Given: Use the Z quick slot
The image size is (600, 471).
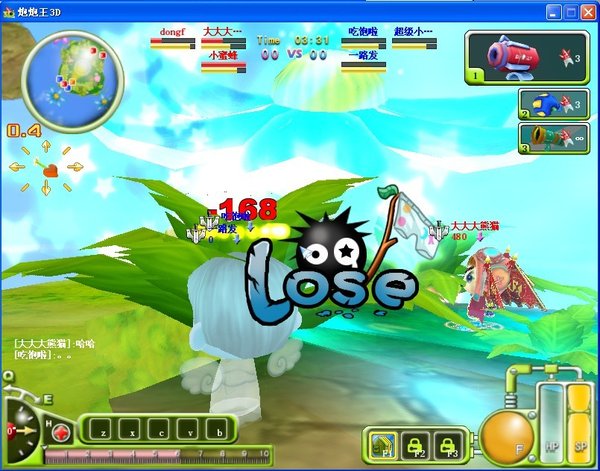Looking at the screenshot, I should coord(102,432).
